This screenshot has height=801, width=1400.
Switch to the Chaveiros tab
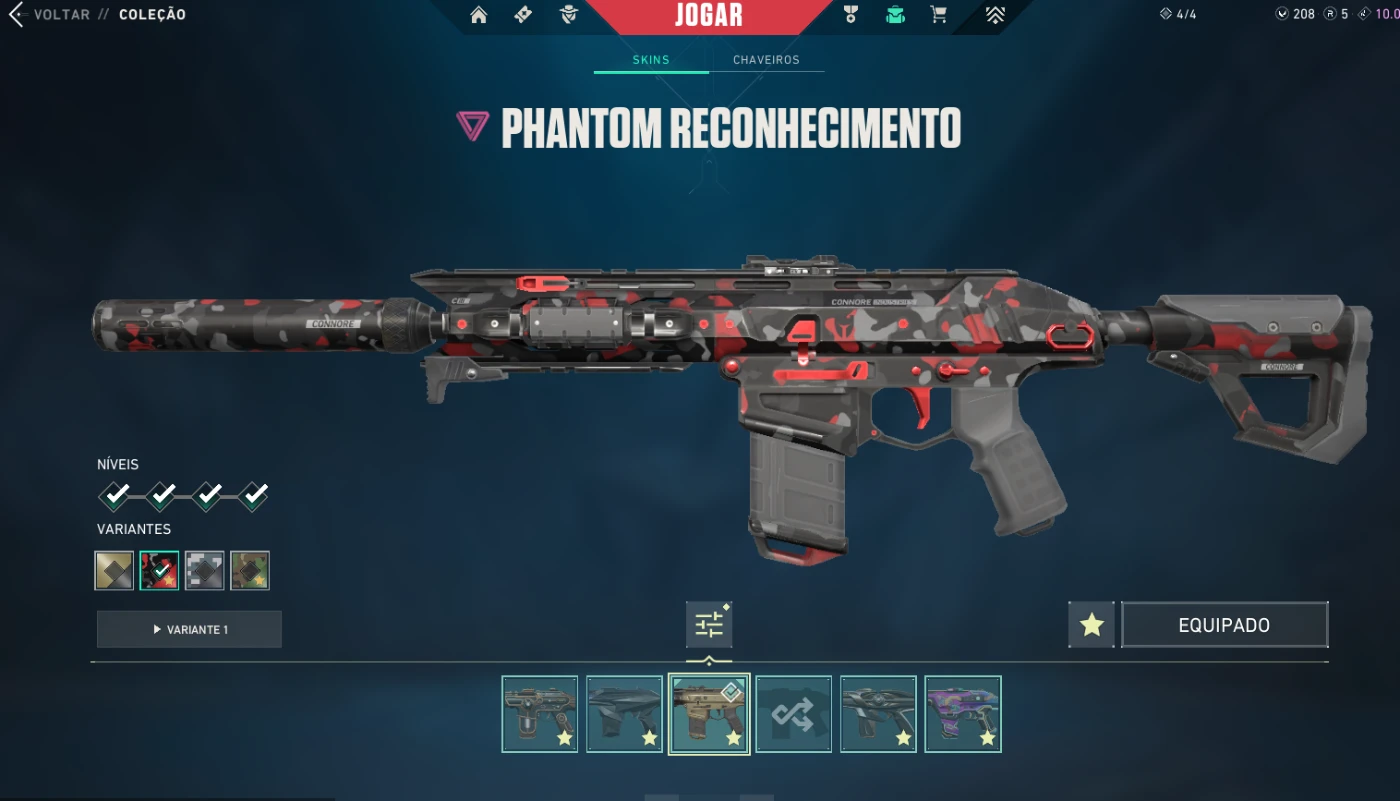click(x=766, y=60)
